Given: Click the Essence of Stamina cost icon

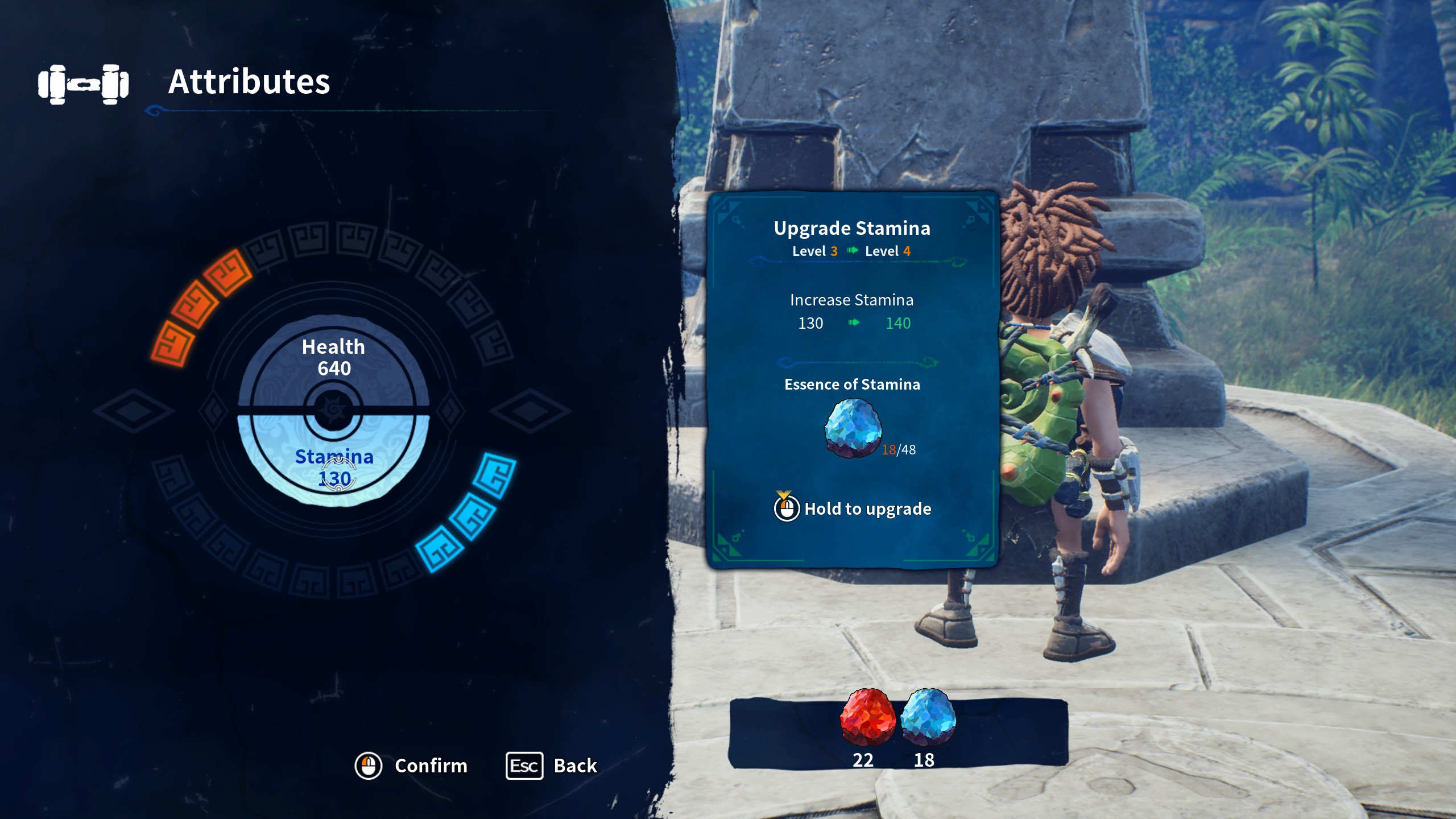Looking at the screenshot, I should click(x=853, y=428).
